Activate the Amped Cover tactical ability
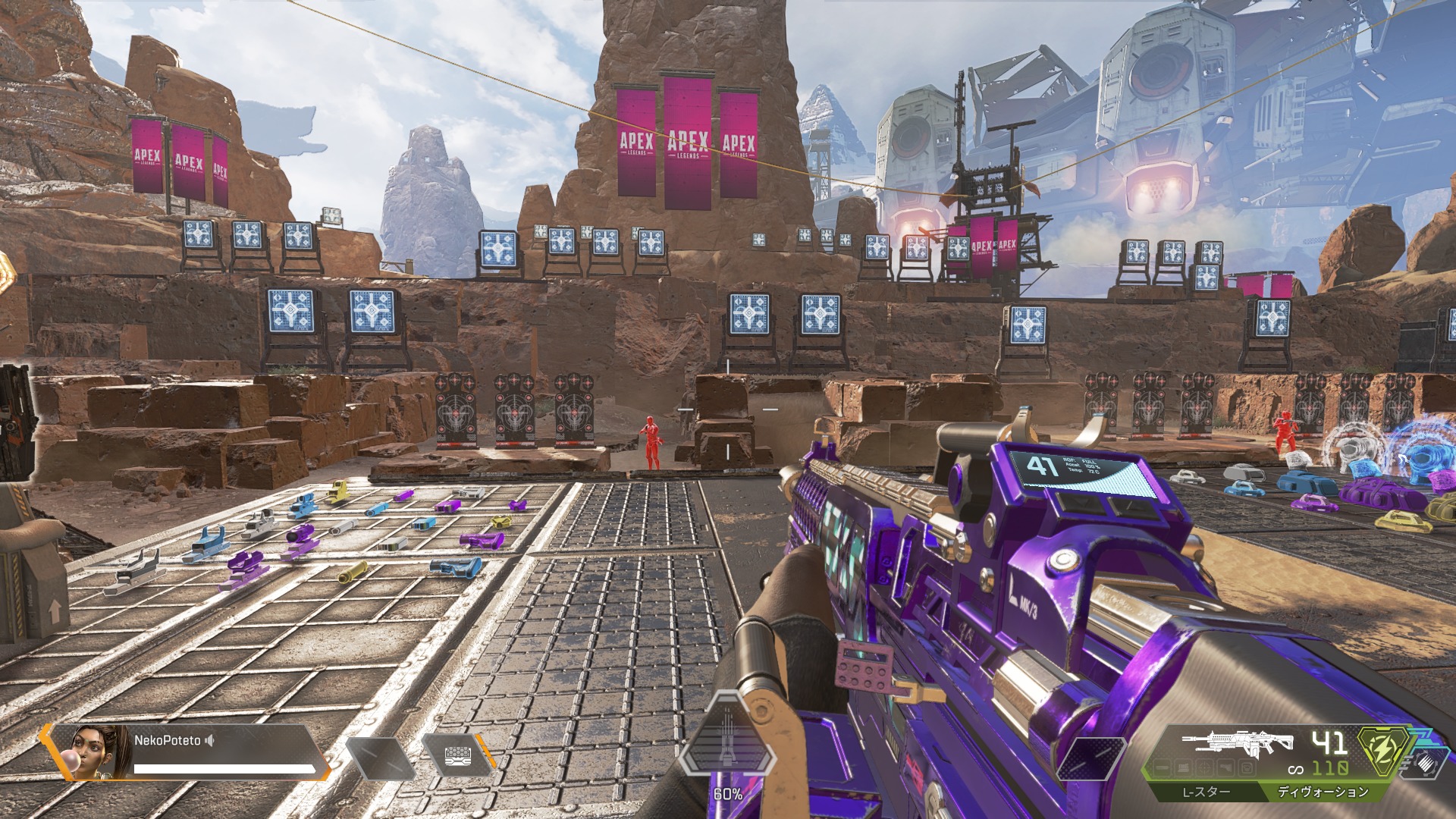1456x819 pixels. tap(457, 756)
